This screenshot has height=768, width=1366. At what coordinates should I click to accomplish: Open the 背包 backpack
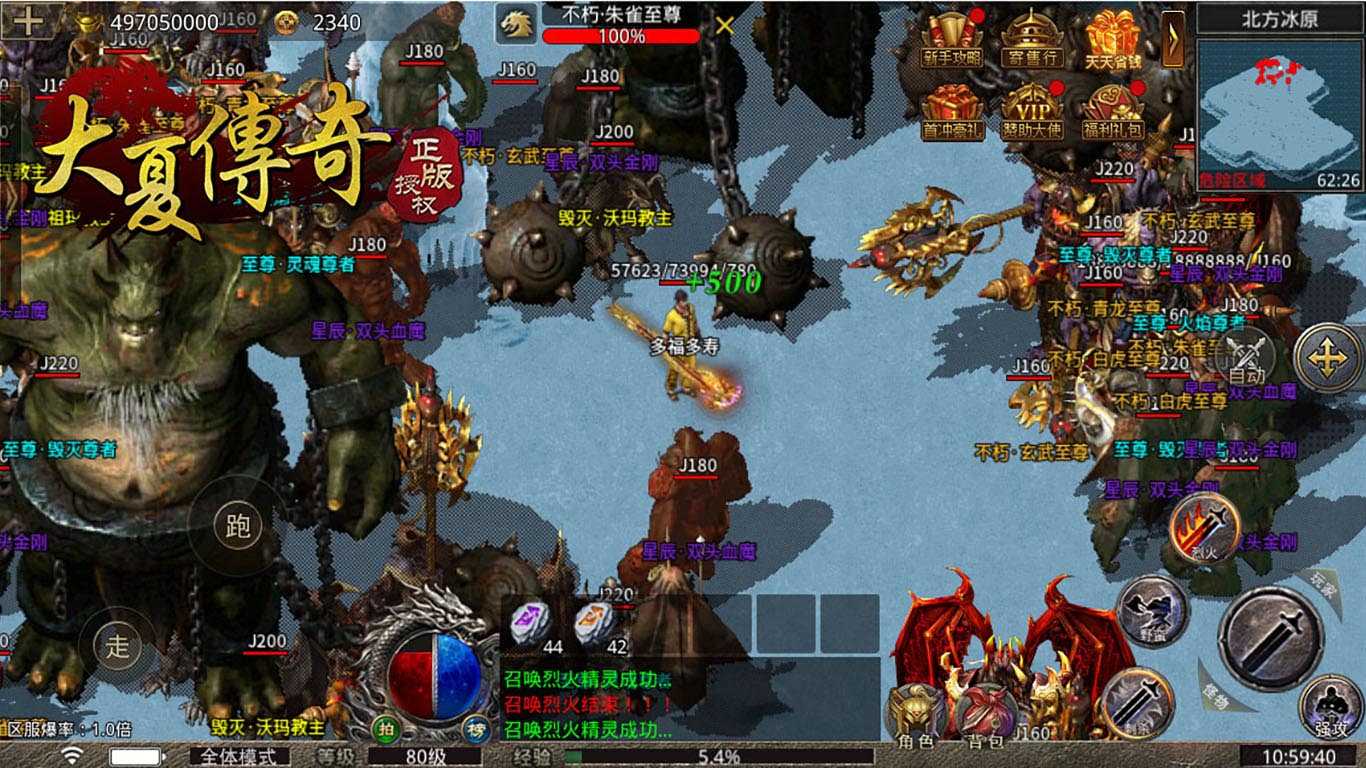(x=985, y=715)
